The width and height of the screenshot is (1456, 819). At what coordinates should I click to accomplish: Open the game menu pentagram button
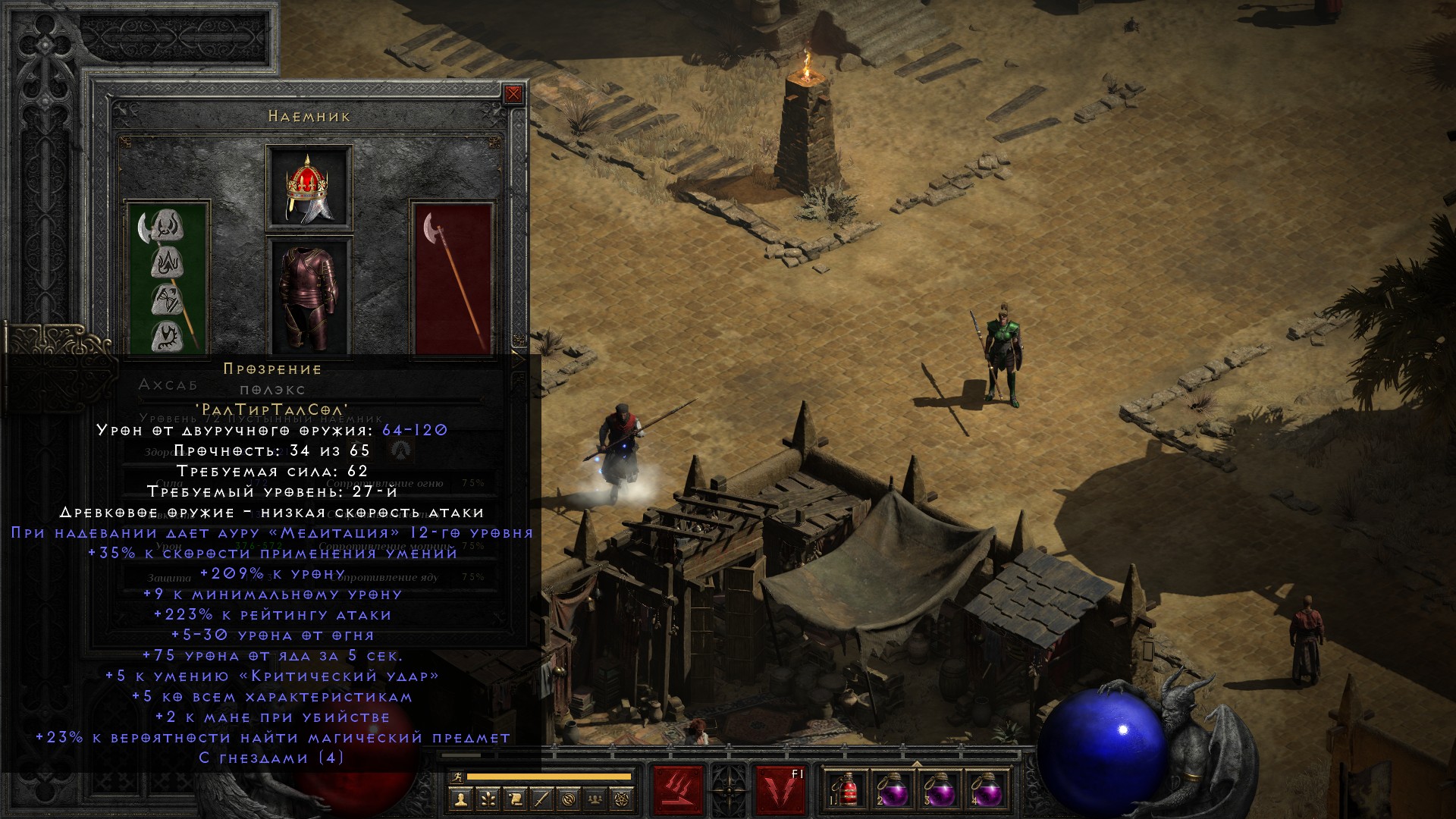click(622, 799)
